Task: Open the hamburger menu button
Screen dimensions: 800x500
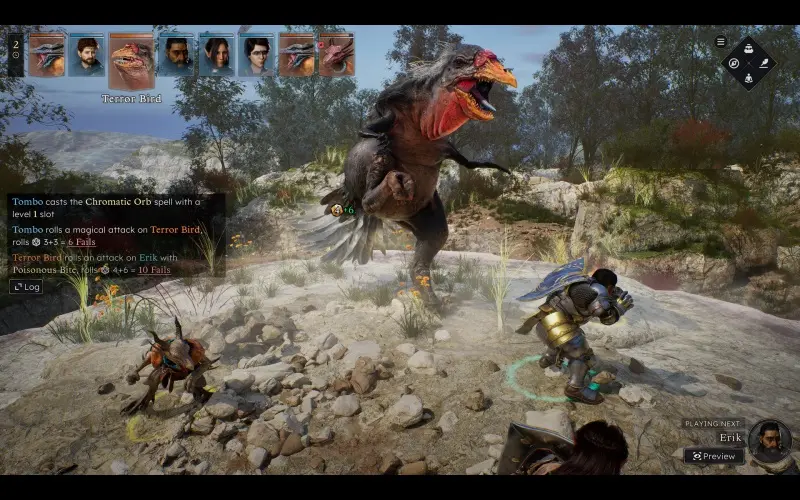Action: 721,42
